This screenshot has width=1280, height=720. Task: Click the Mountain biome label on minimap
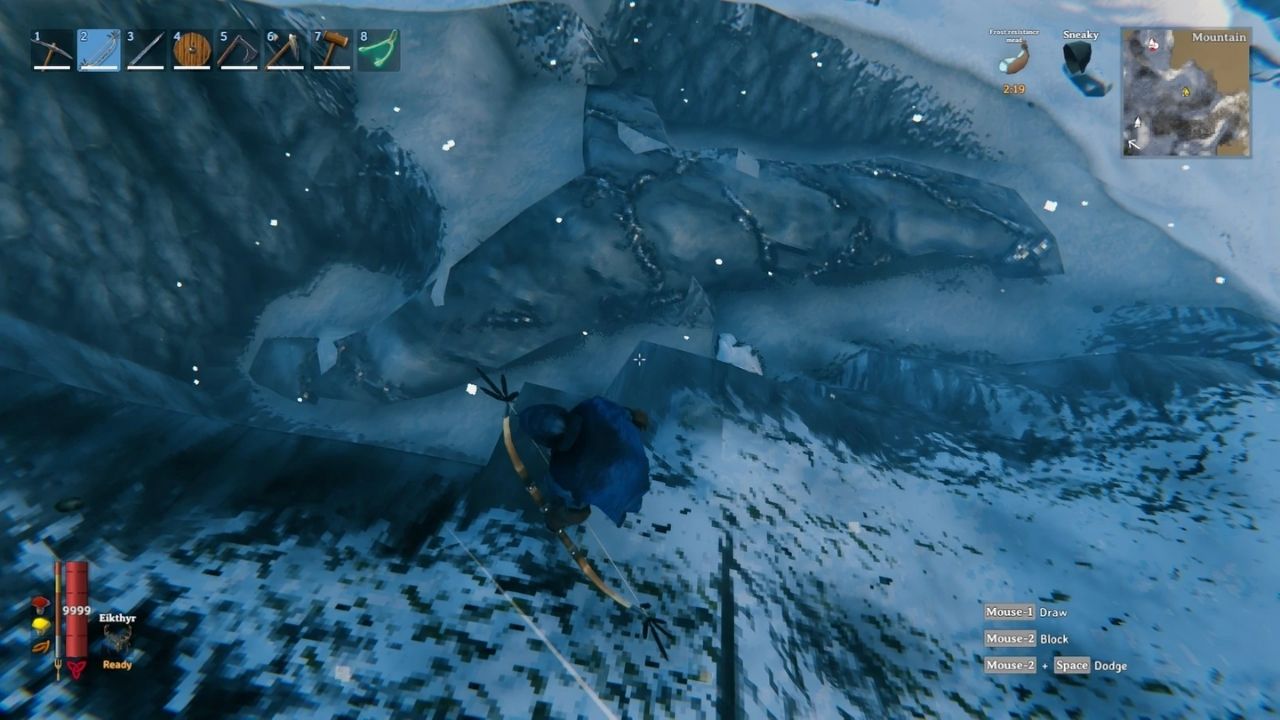tap(1217, 37)
